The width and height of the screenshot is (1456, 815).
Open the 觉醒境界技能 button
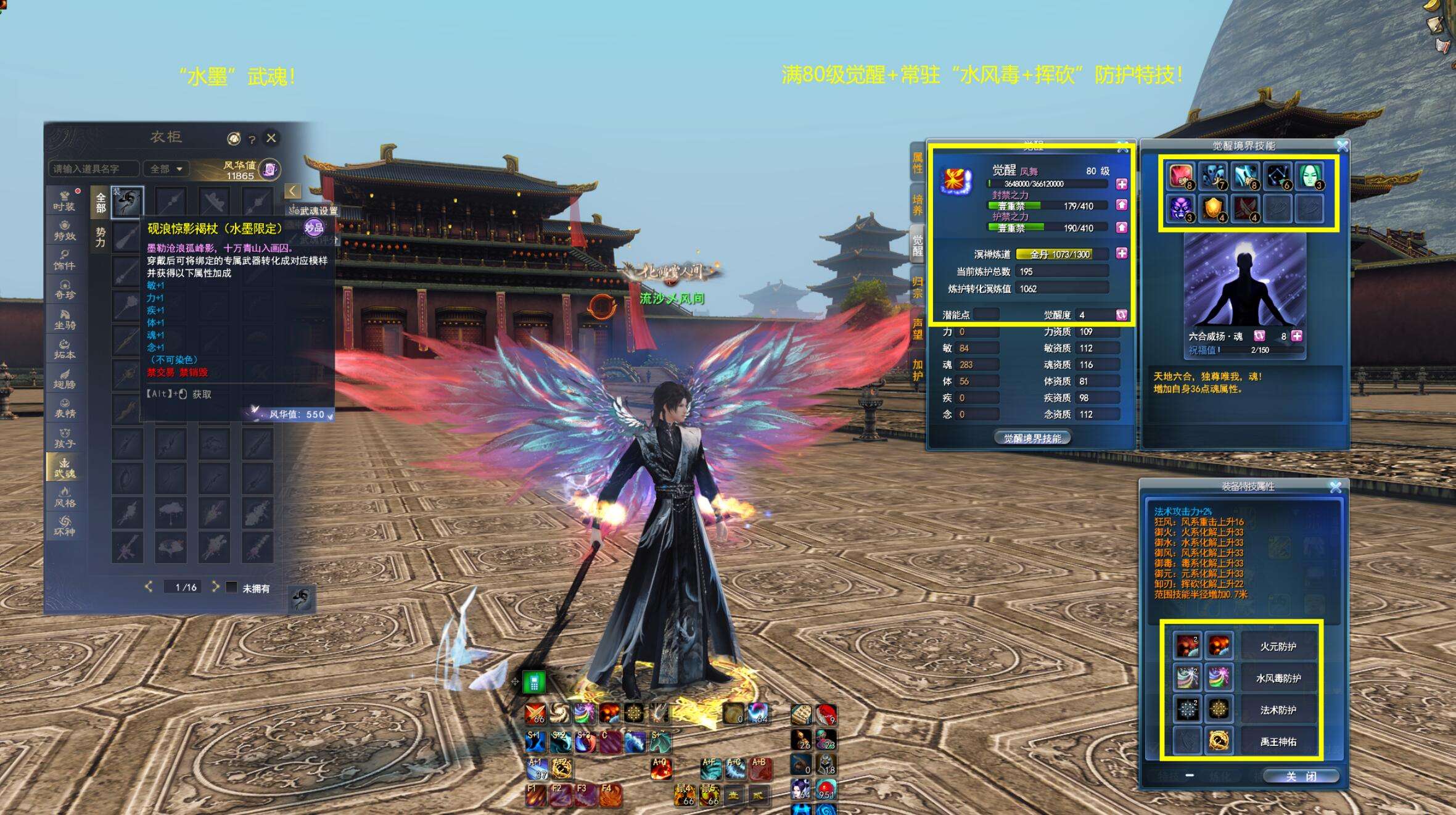(1032, 438)
